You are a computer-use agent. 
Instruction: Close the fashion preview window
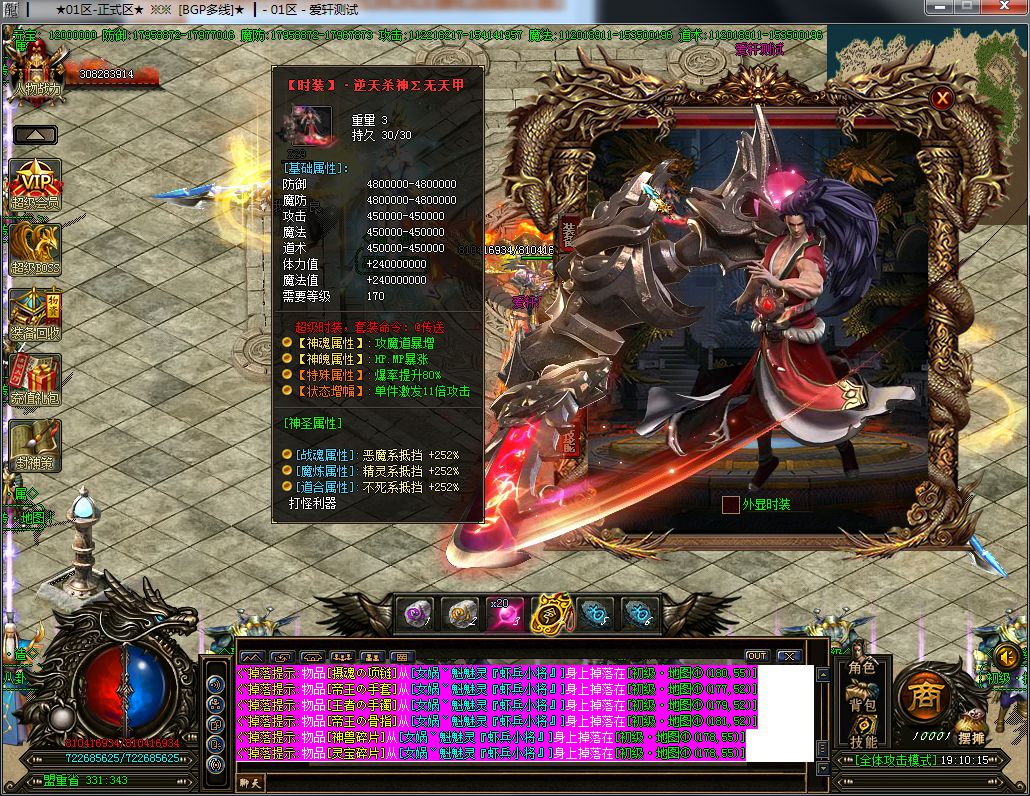point(942,97)
